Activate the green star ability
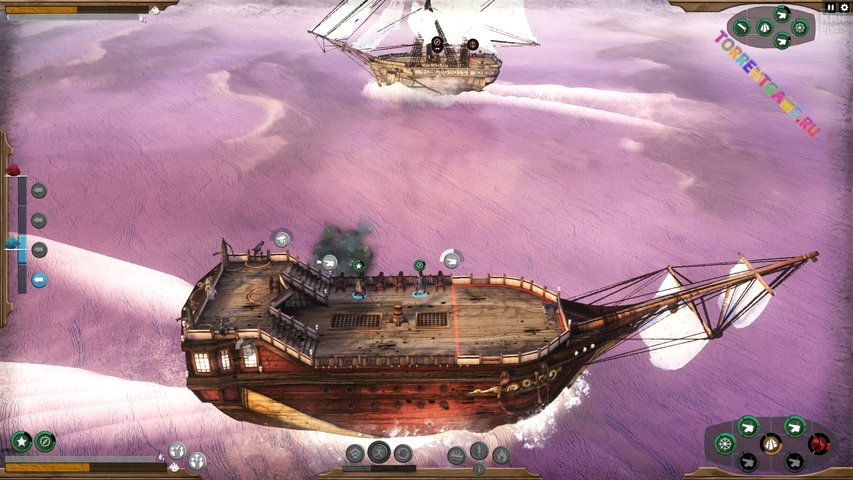This screenshot has height=480, width=853. (21, 441)
